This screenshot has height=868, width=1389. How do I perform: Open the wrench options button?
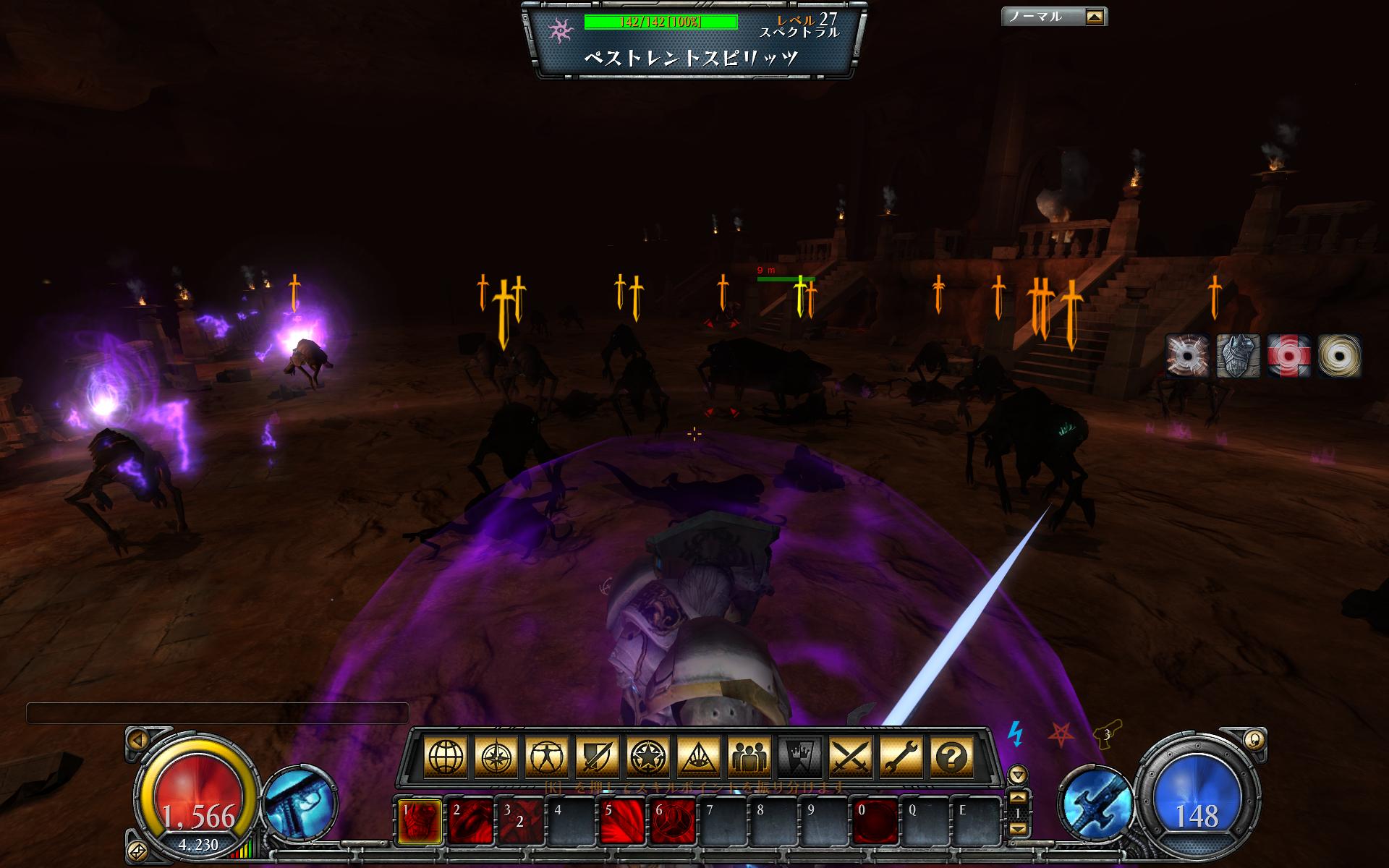901,758
